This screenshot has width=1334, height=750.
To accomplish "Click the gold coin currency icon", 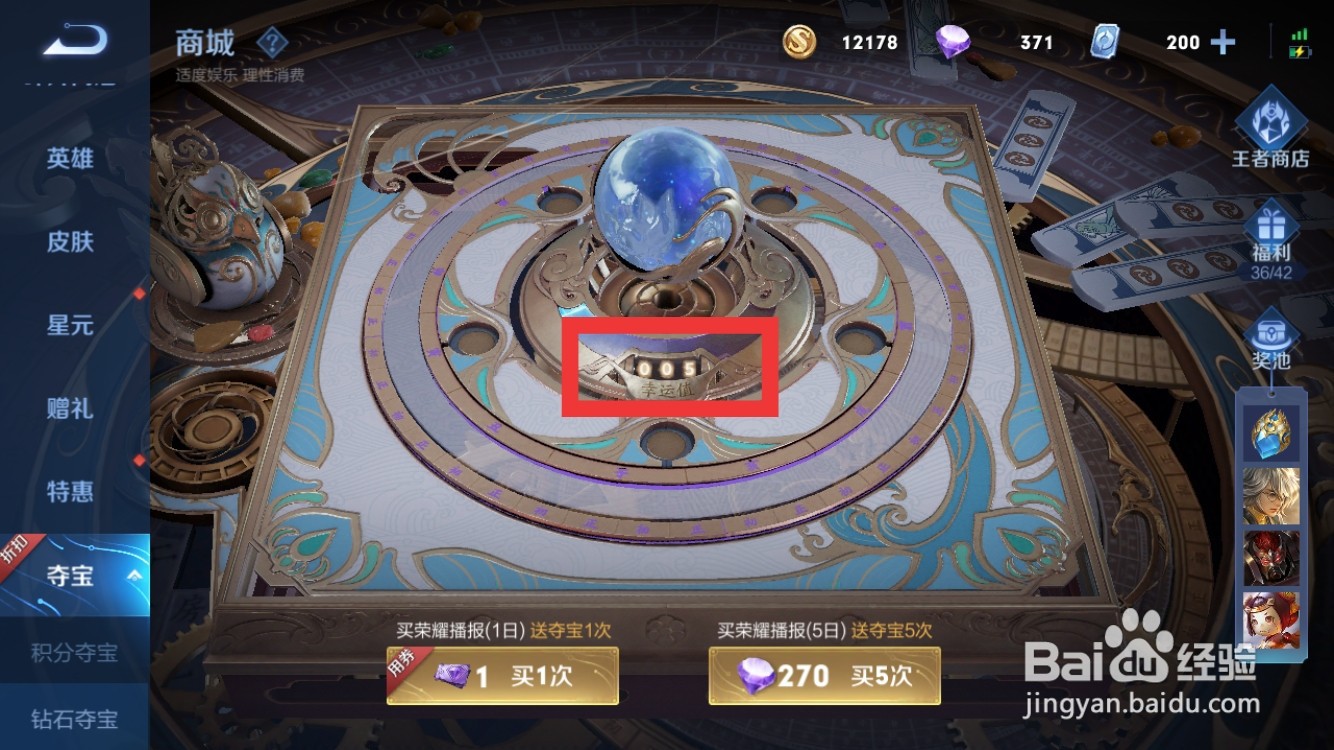I will [x=798, y=42].
